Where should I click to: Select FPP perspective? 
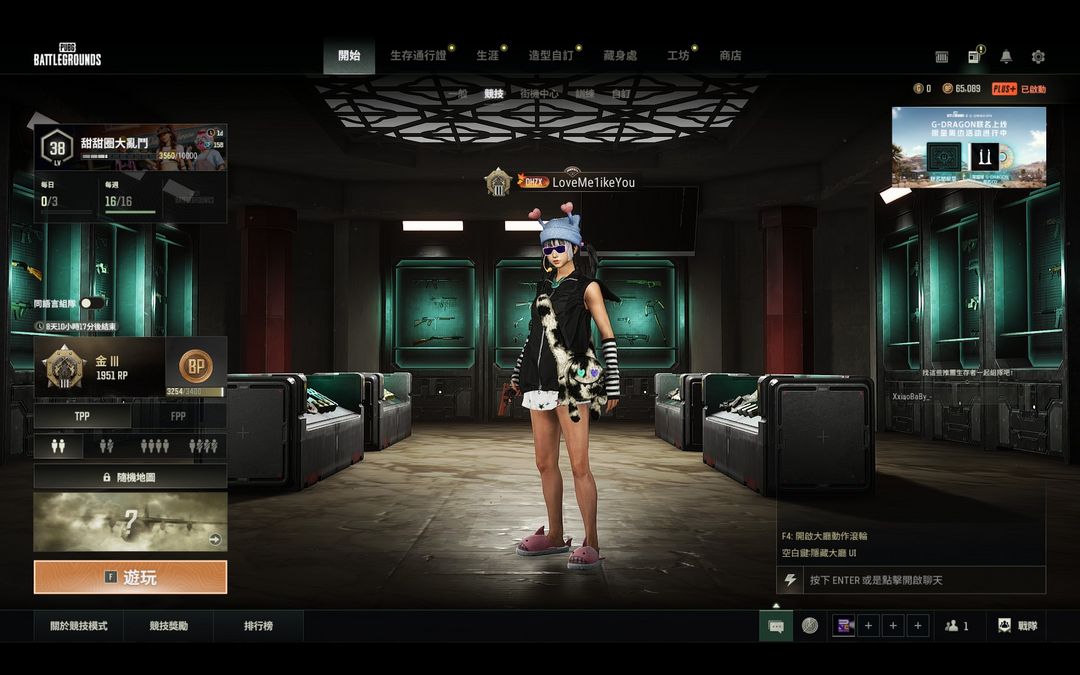178,416
